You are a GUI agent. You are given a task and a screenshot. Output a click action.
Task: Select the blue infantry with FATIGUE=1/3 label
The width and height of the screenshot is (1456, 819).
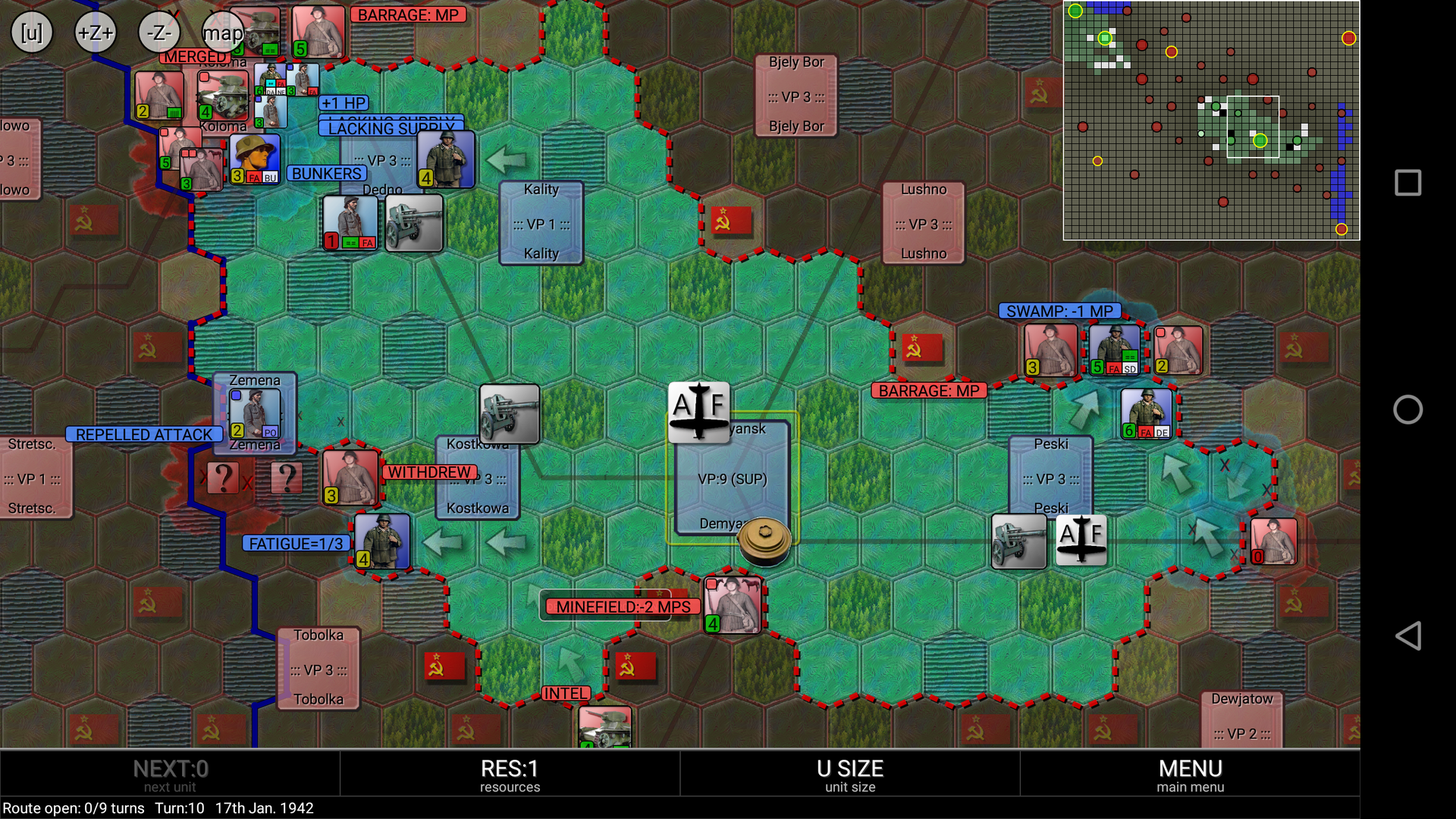tap(383, 542)
